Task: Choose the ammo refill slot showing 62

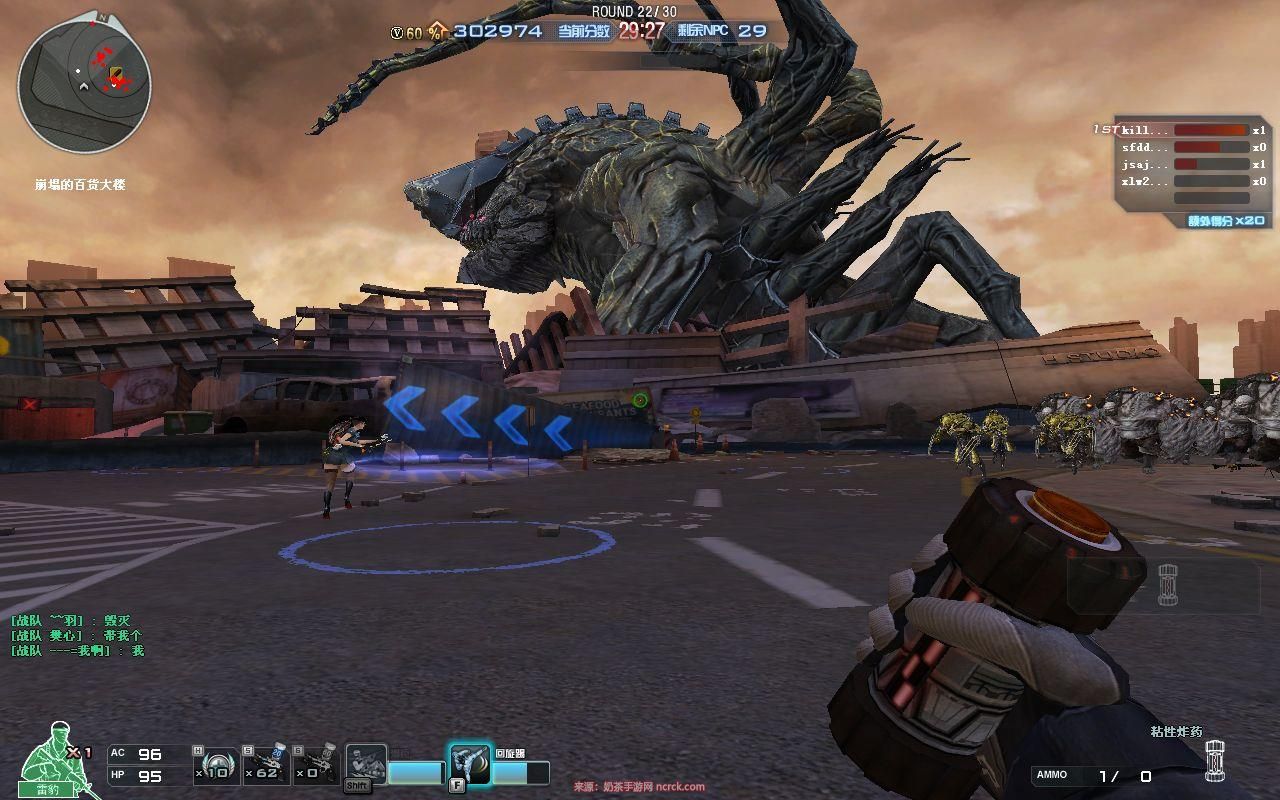Action: [x=266, y=765]
